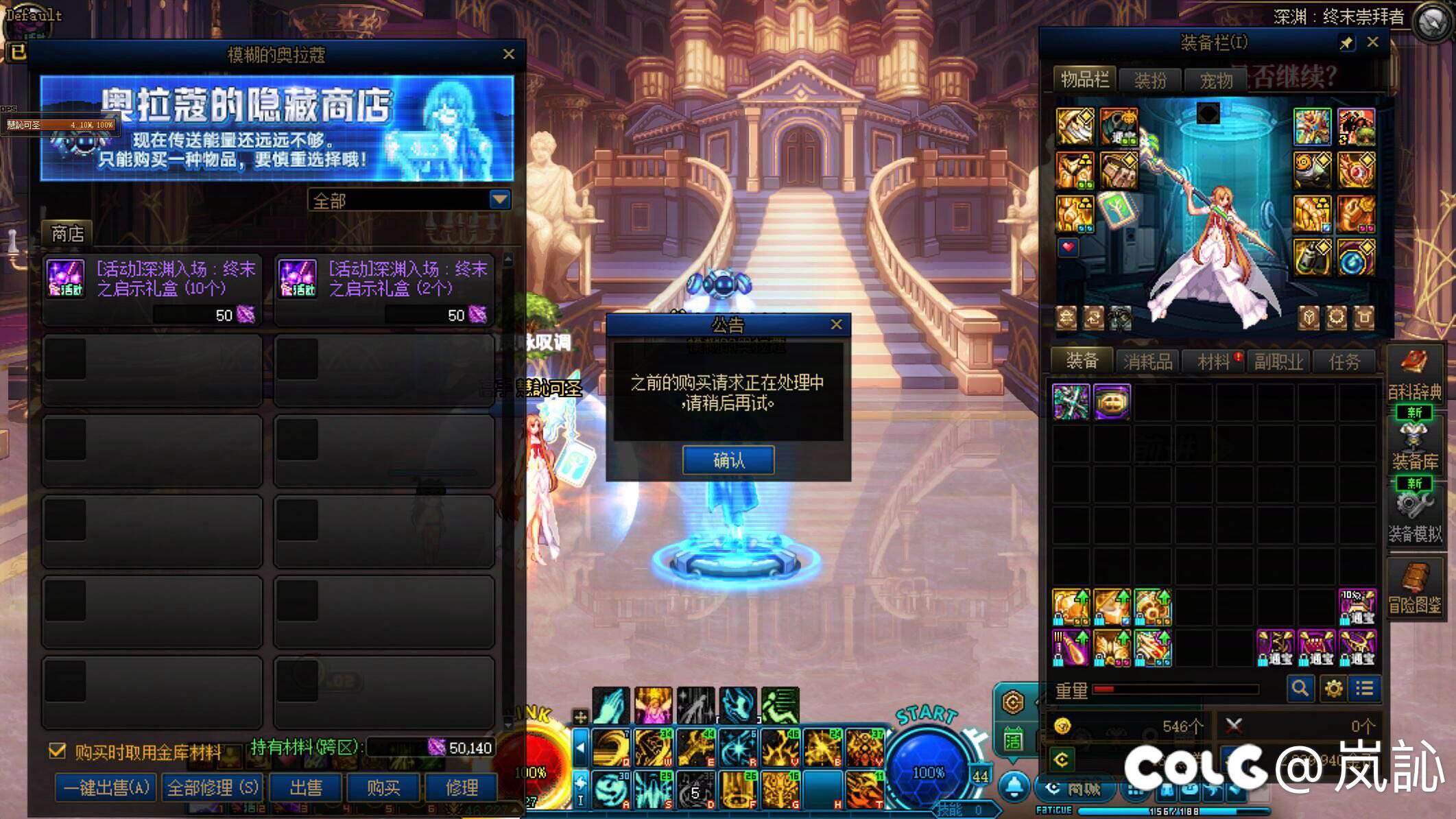Switch to the 宠物 pet tab

tap(1216, 80)
